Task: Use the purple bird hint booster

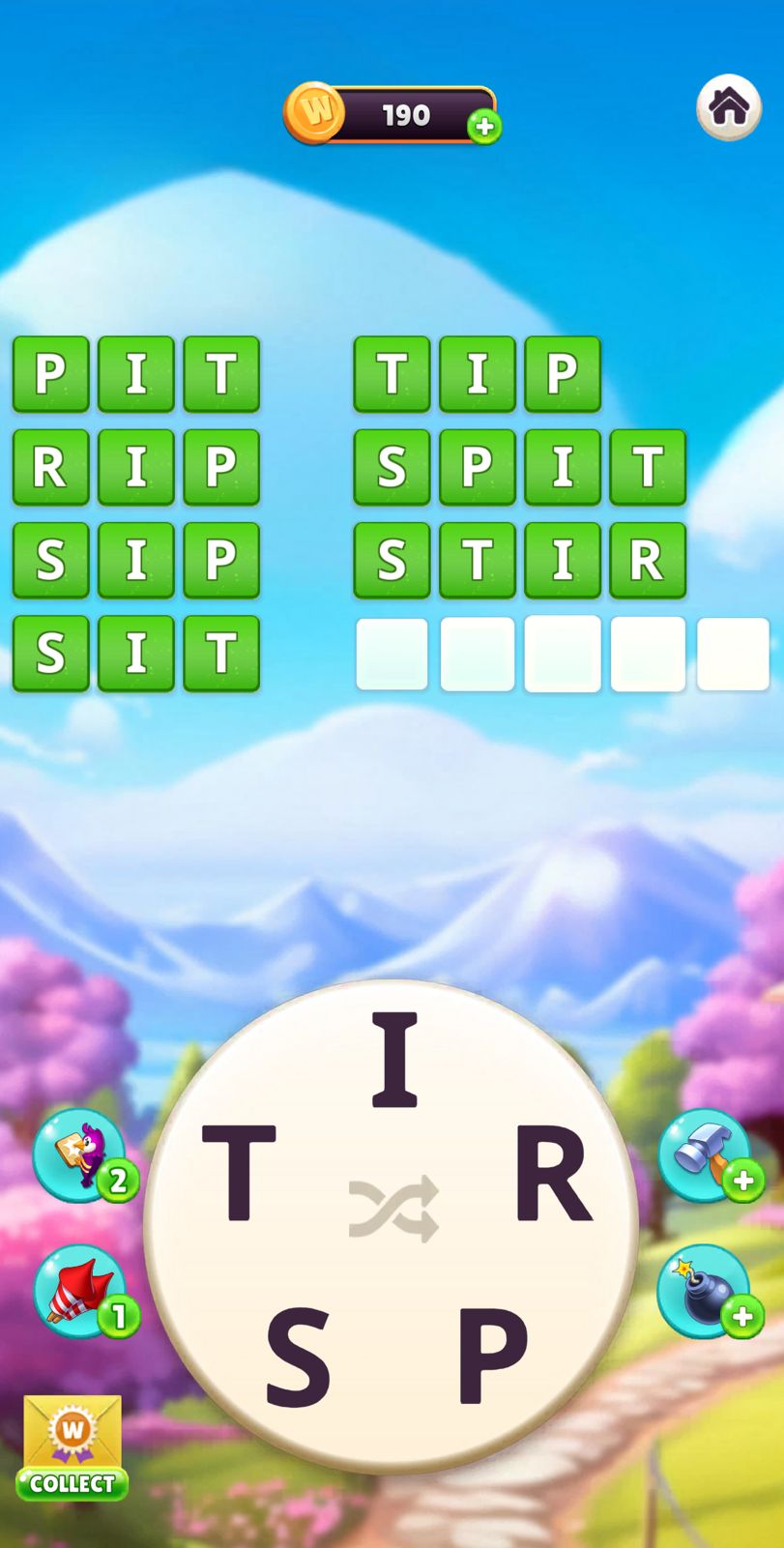Action: [79, 1155]
